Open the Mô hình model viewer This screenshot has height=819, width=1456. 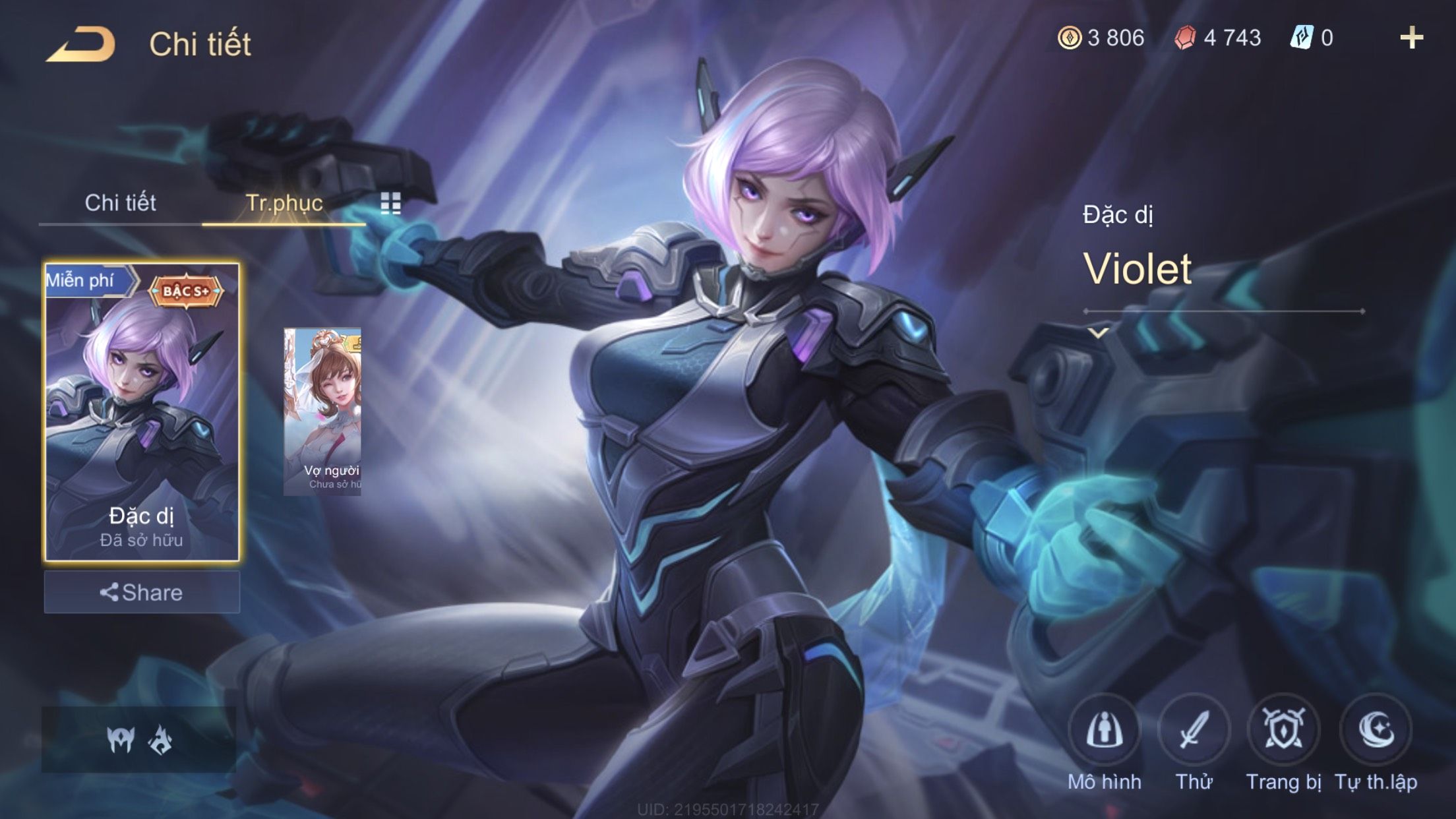coord(1105,730)
